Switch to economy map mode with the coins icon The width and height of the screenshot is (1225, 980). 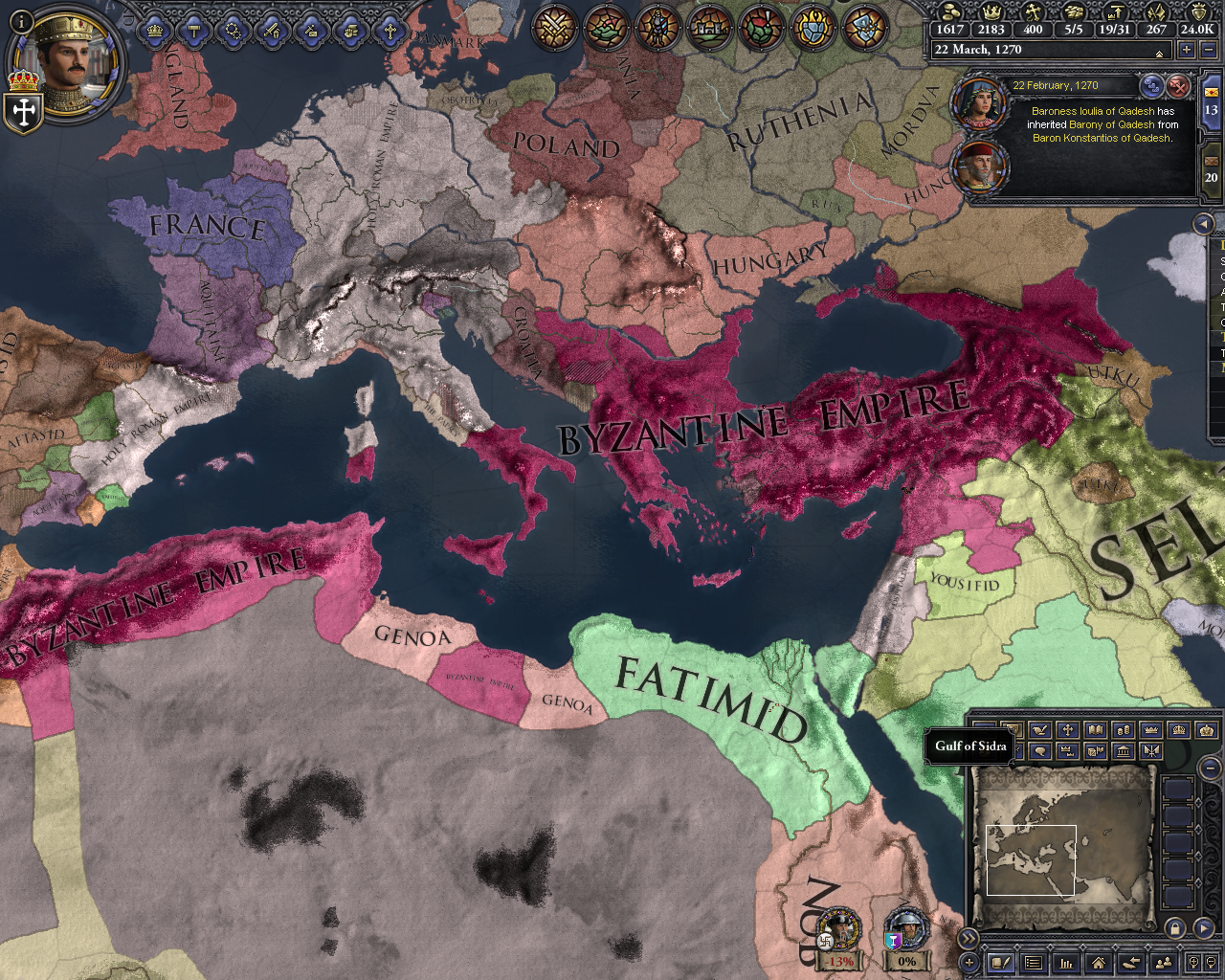click(1122, 729)
